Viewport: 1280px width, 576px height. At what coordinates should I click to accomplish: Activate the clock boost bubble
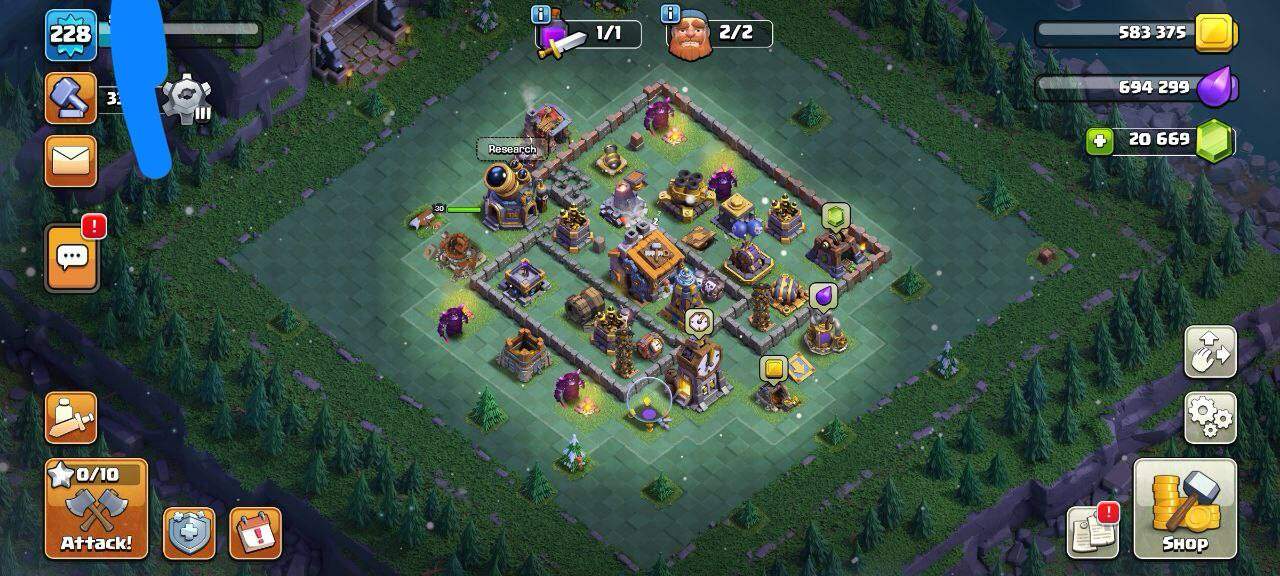click(x=698, y=321)
